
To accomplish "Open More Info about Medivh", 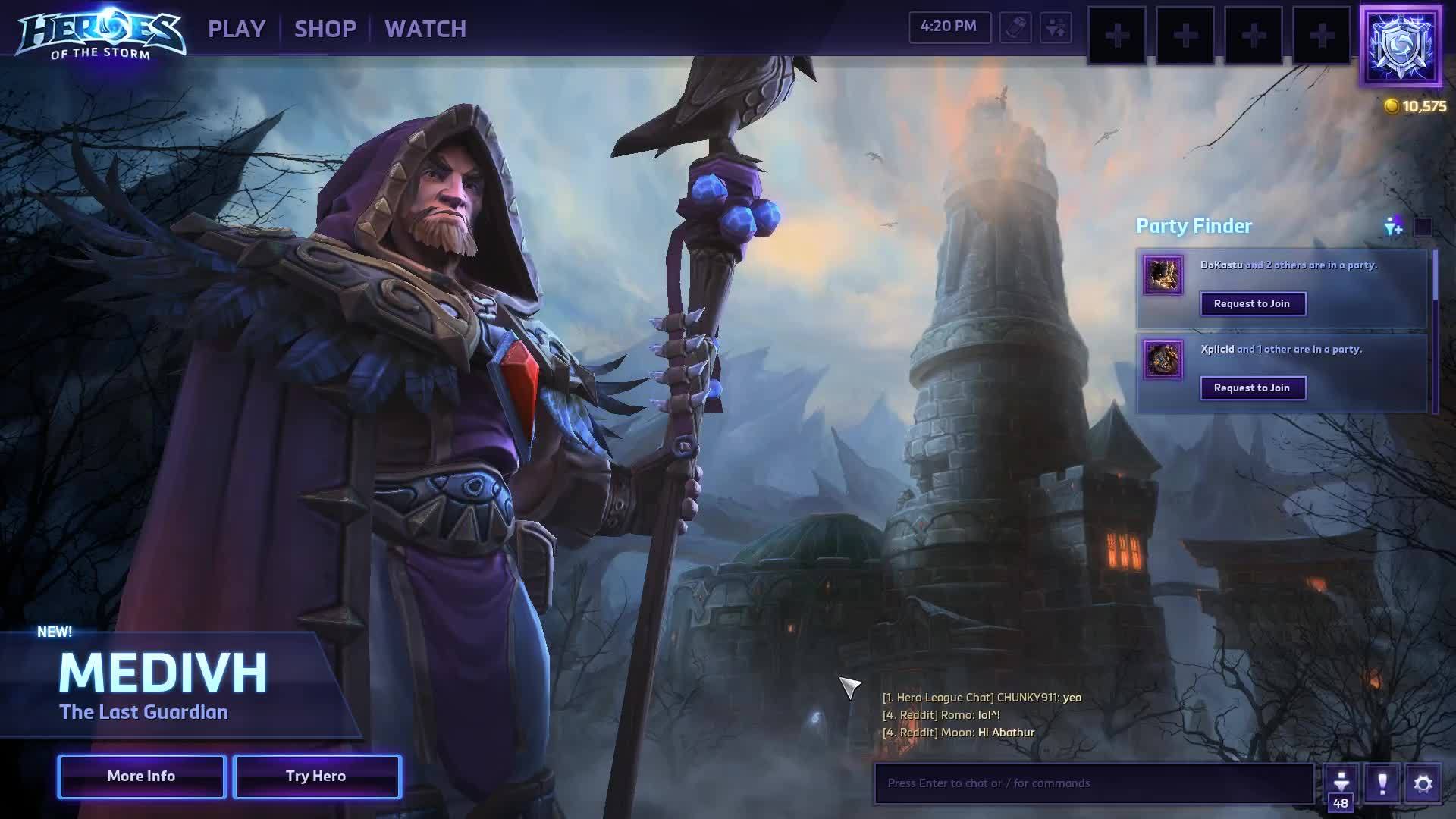I will (x=140, y=776).
